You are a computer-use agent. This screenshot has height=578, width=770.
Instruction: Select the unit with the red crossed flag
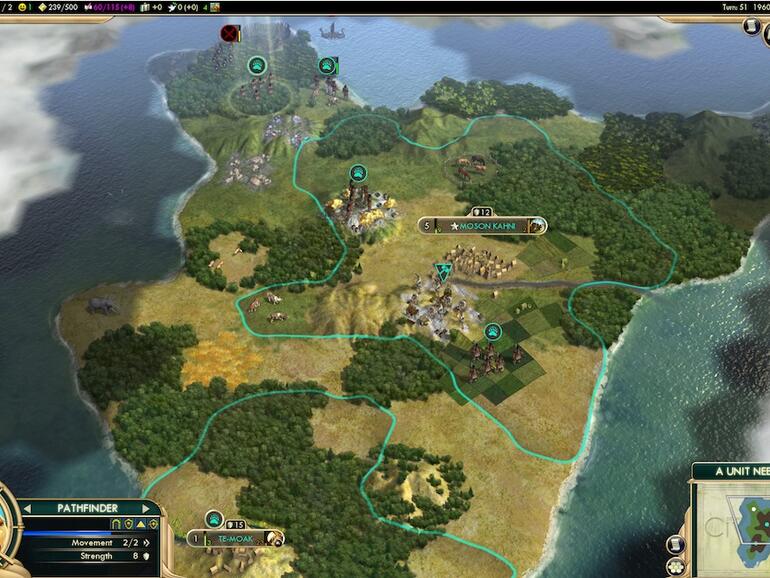tap(231, 34)
